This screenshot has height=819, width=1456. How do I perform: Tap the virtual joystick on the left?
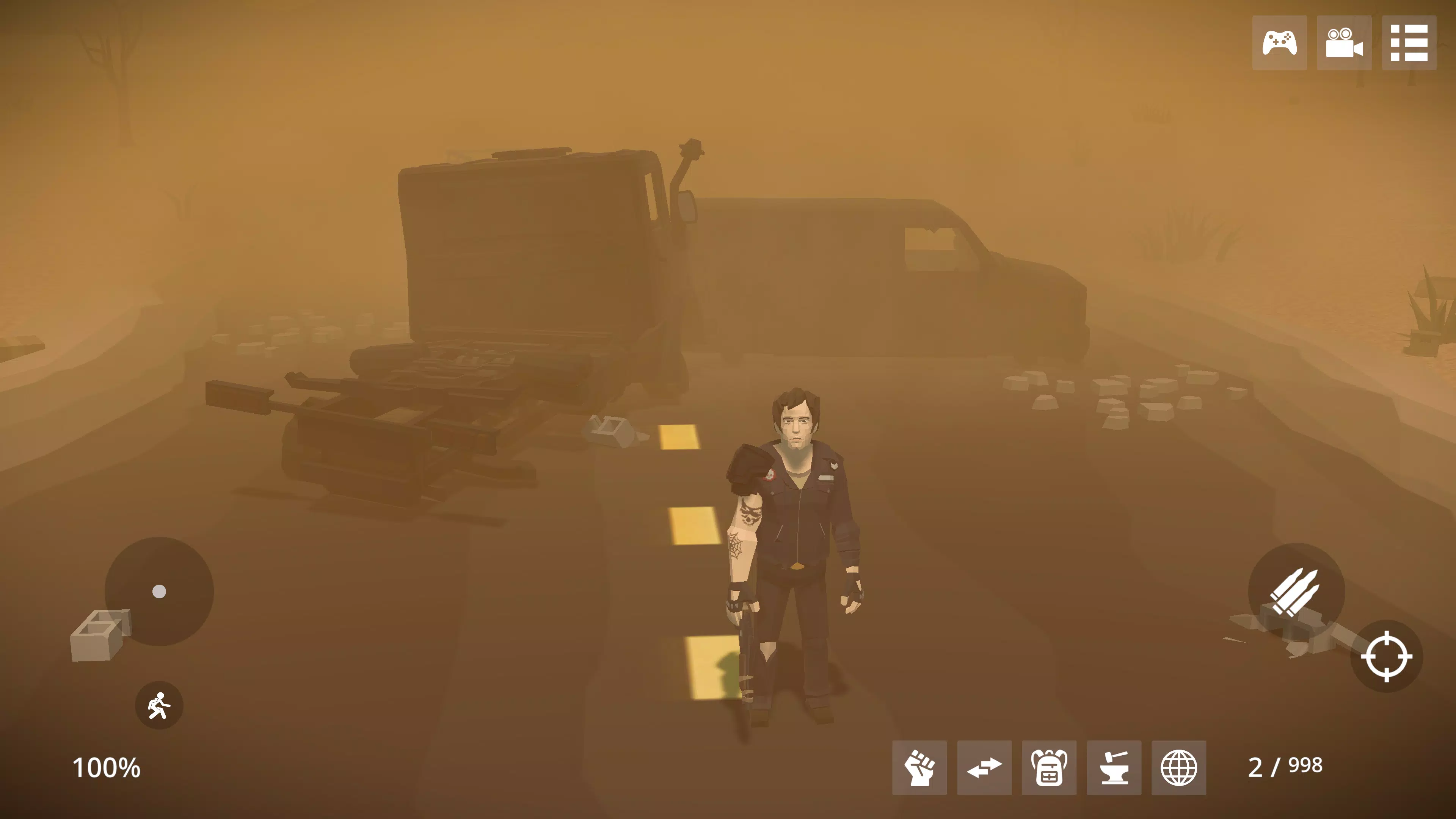[x=159, y=592]
